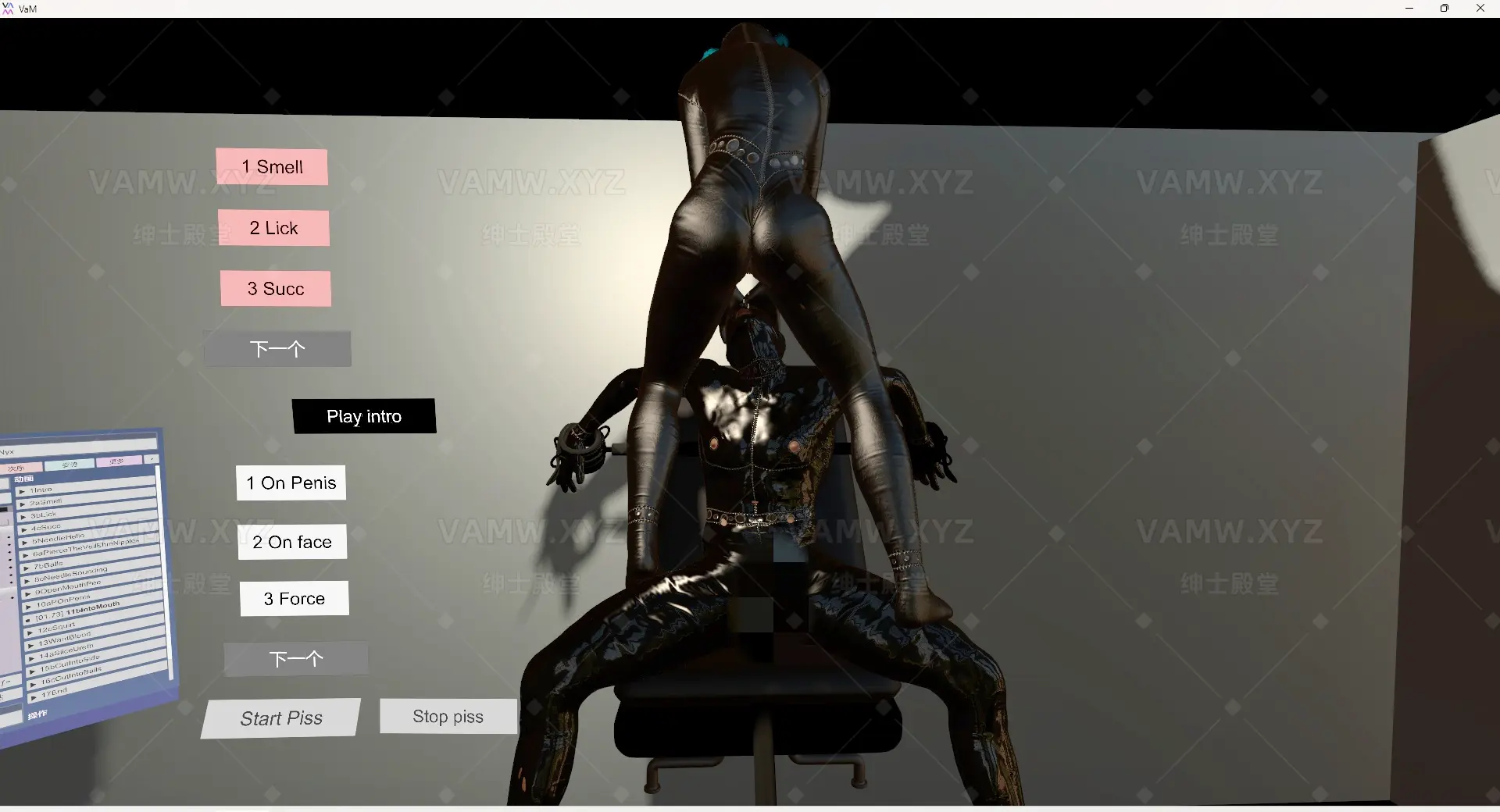Expand the small arrow beside the panel tabs
The width and height of the screenshot is (1500, 812).
coord(152,459)
